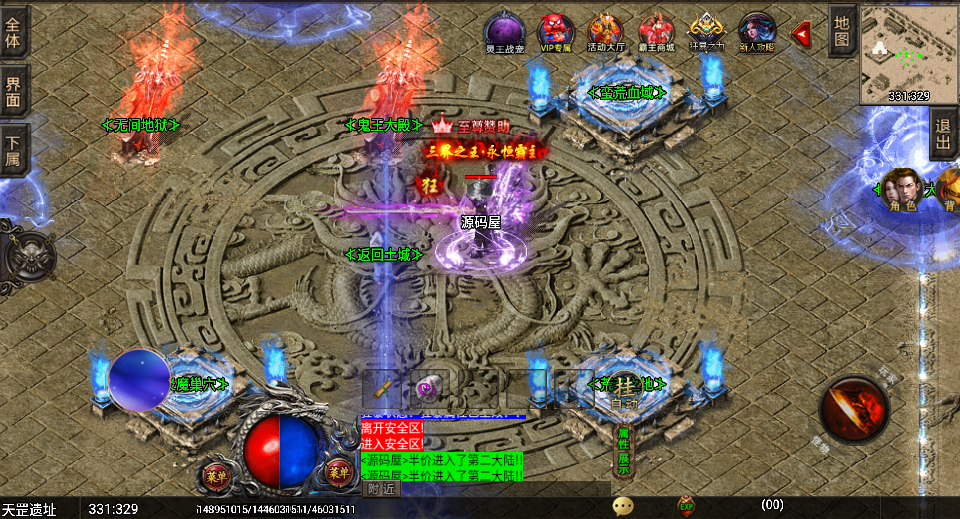Open the 霸主商城 shop
Screen dimensions: 960x519
[x=656, y=30]
